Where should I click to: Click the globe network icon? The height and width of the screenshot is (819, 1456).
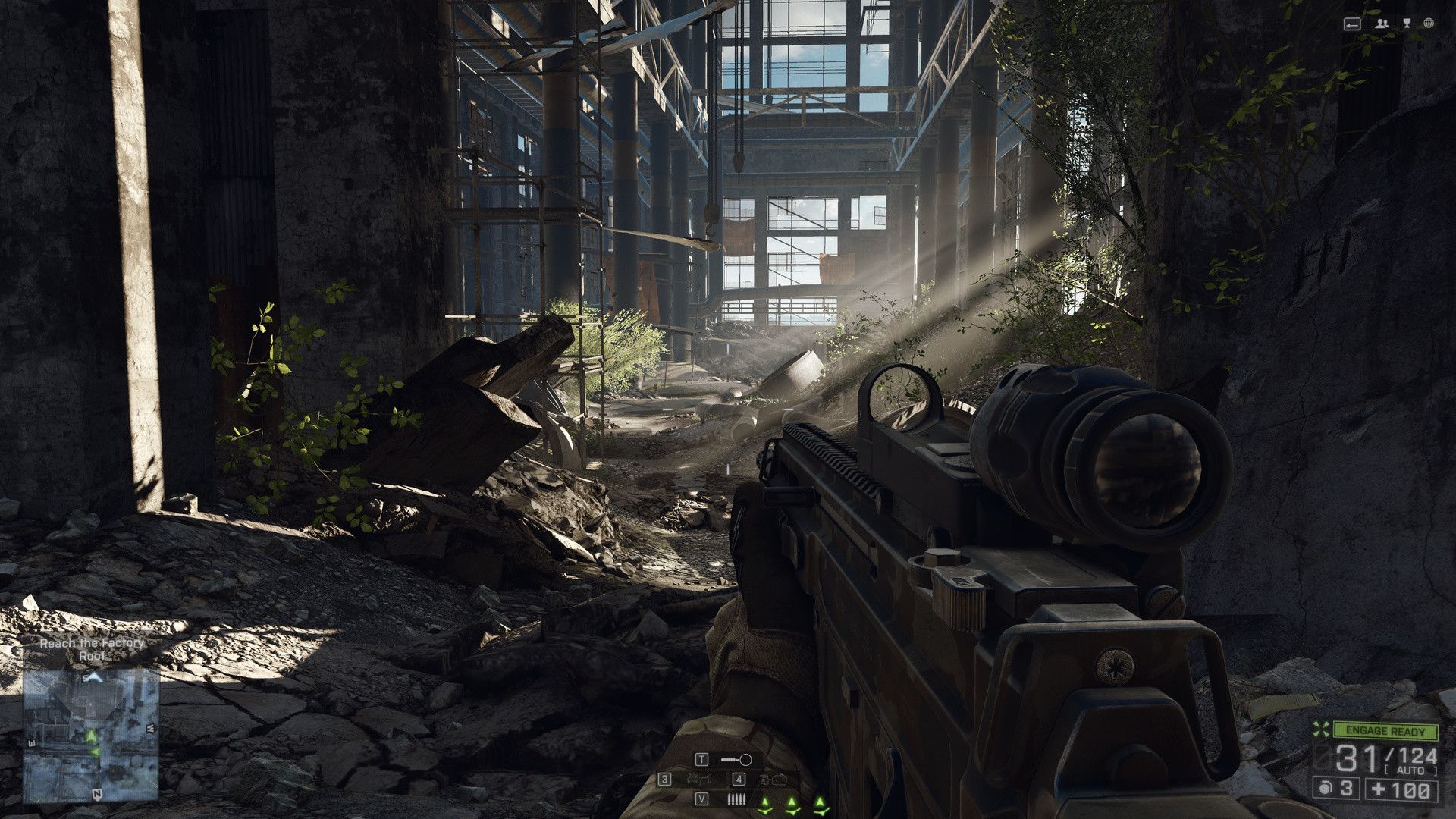pos(1429,24)
